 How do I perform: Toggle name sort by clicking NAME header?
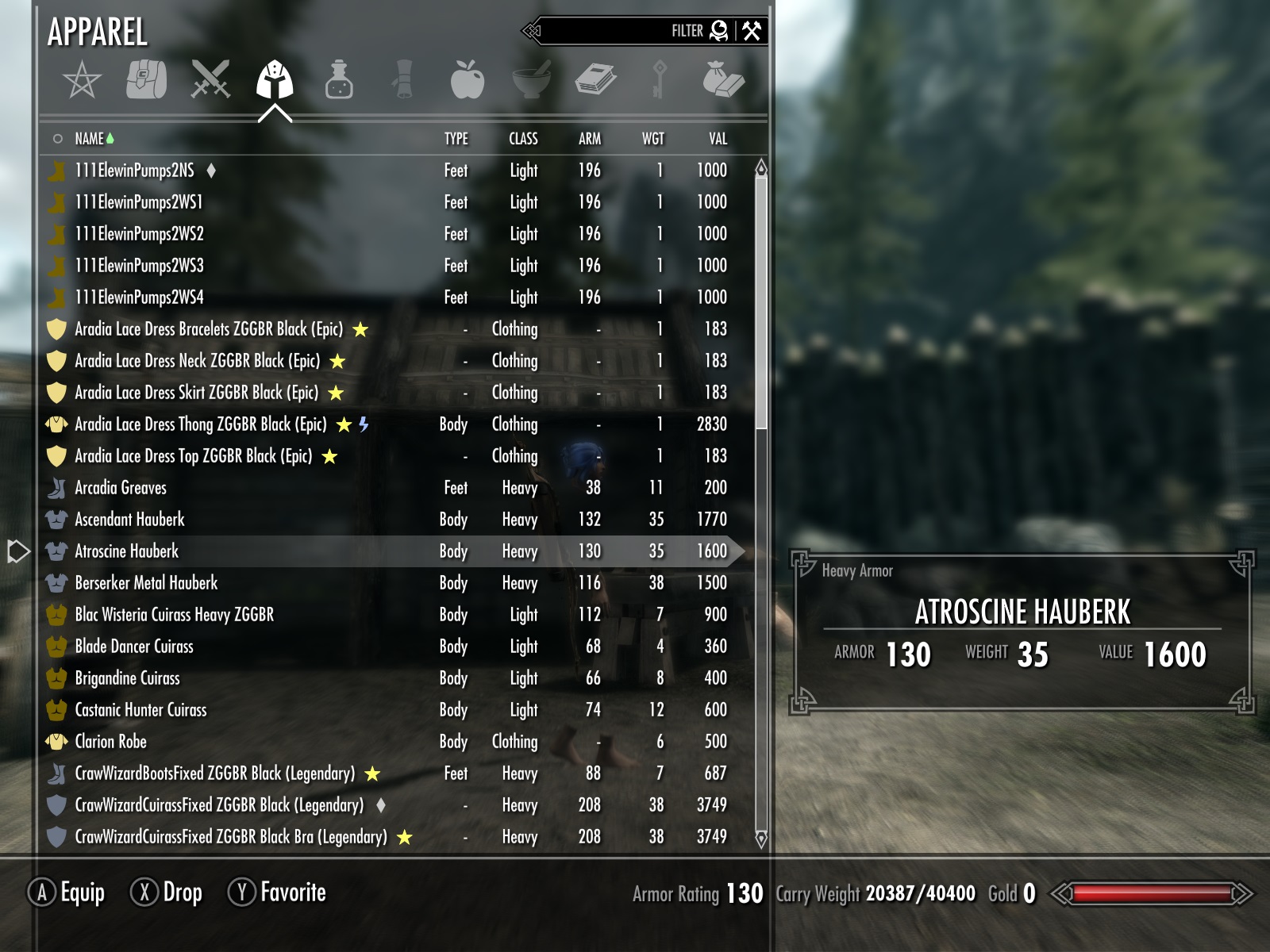pos(90,138)
